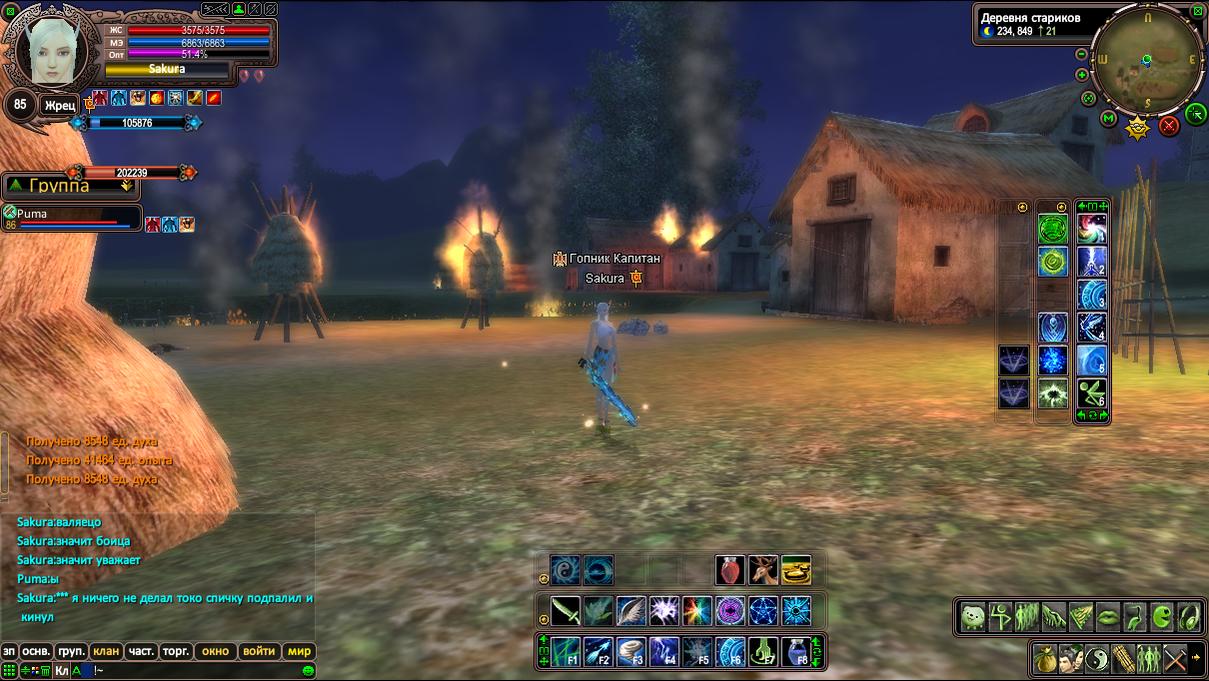The width and height of the screenshot is (1209, 681).
Task: Use the skill in hotbar slot F1
Action: pos(566,652)
